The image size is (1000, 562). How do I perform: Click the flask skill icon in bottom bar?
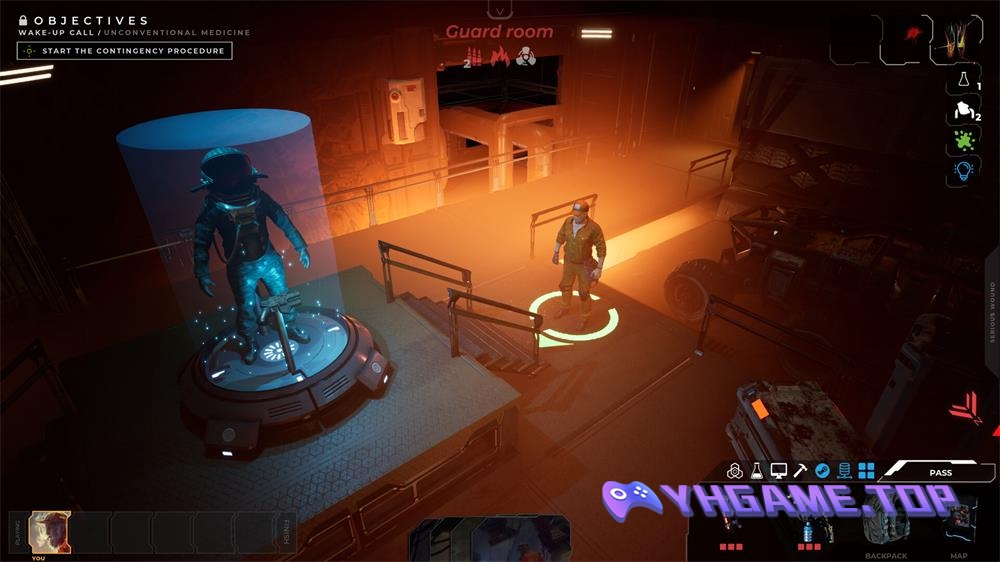(x=757, y=470)
